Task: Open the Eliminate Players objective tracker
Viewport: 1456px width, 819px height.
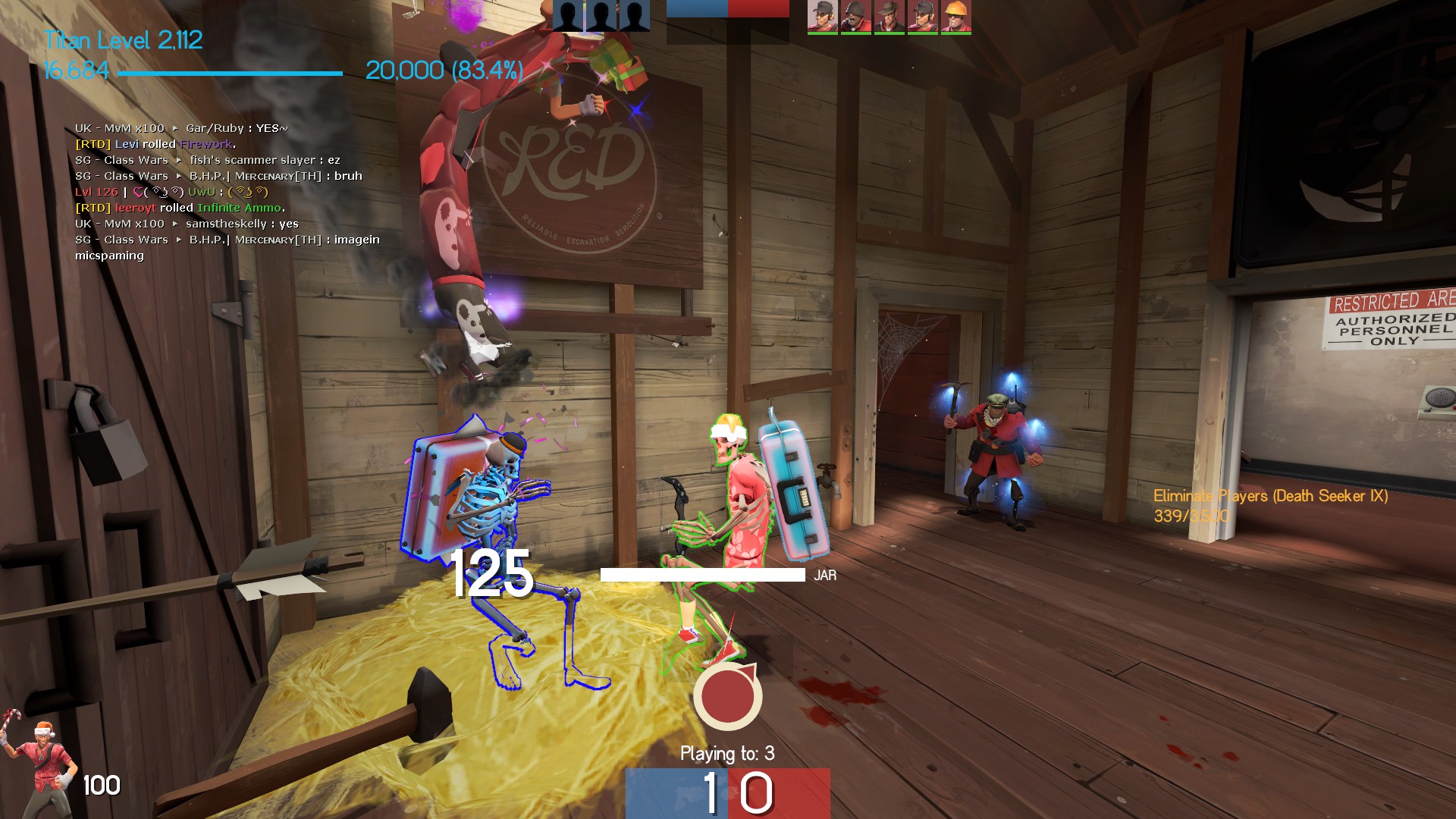Action: (x=1270, y=506)
